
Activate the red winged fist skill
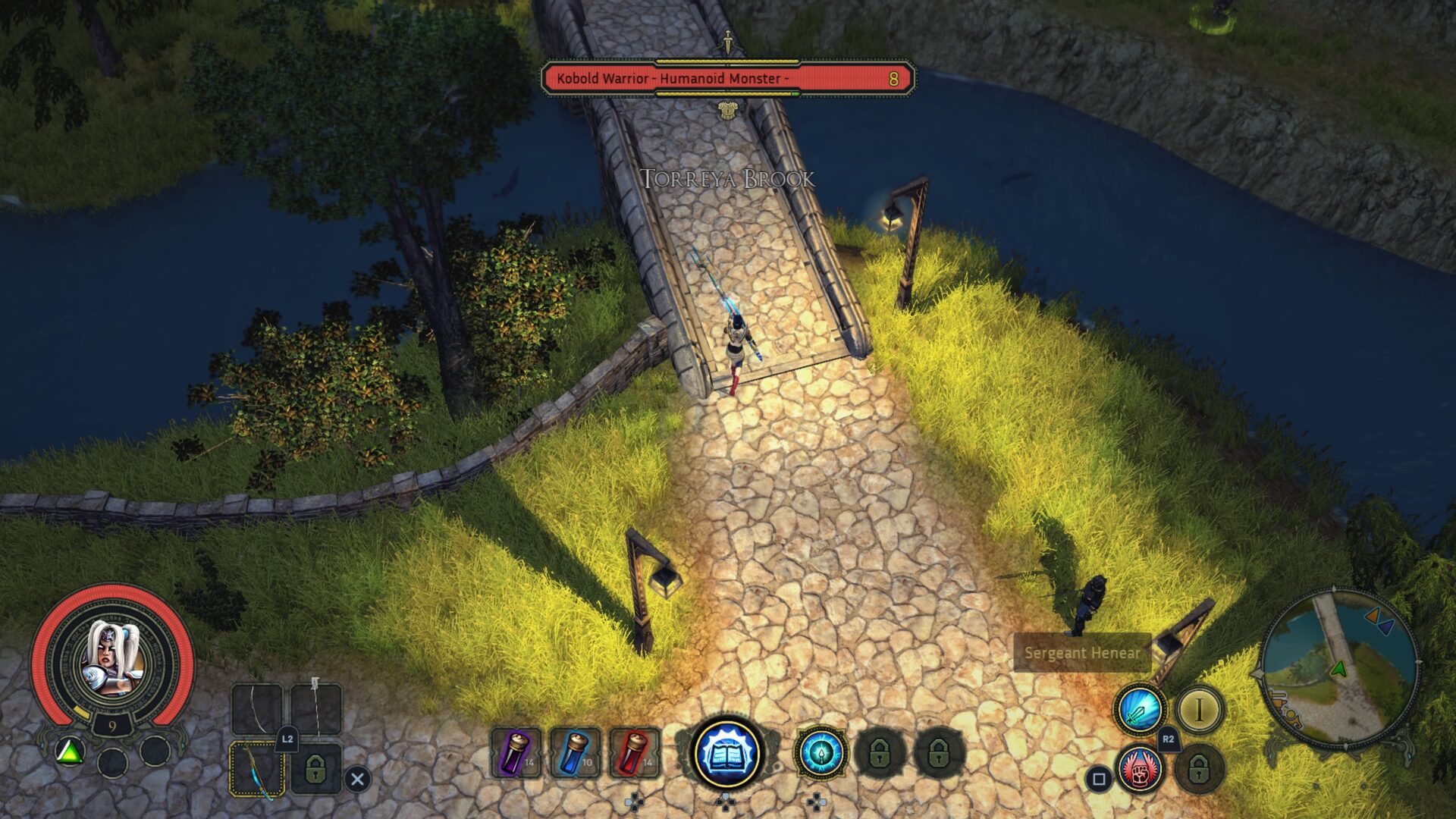1141,770
